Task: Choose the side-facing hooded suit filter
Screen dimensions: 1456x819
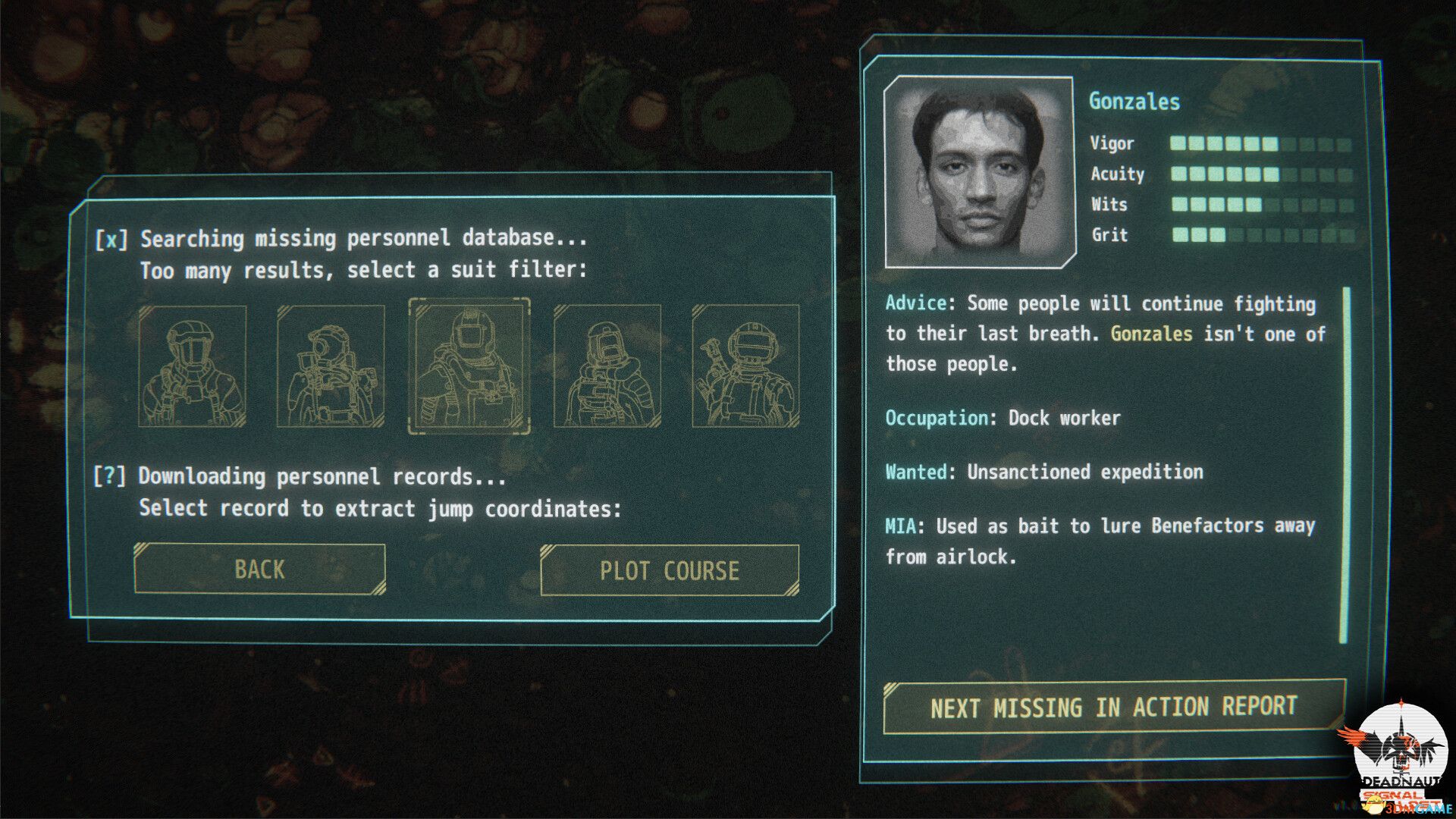Action: [x=607, y=366]
